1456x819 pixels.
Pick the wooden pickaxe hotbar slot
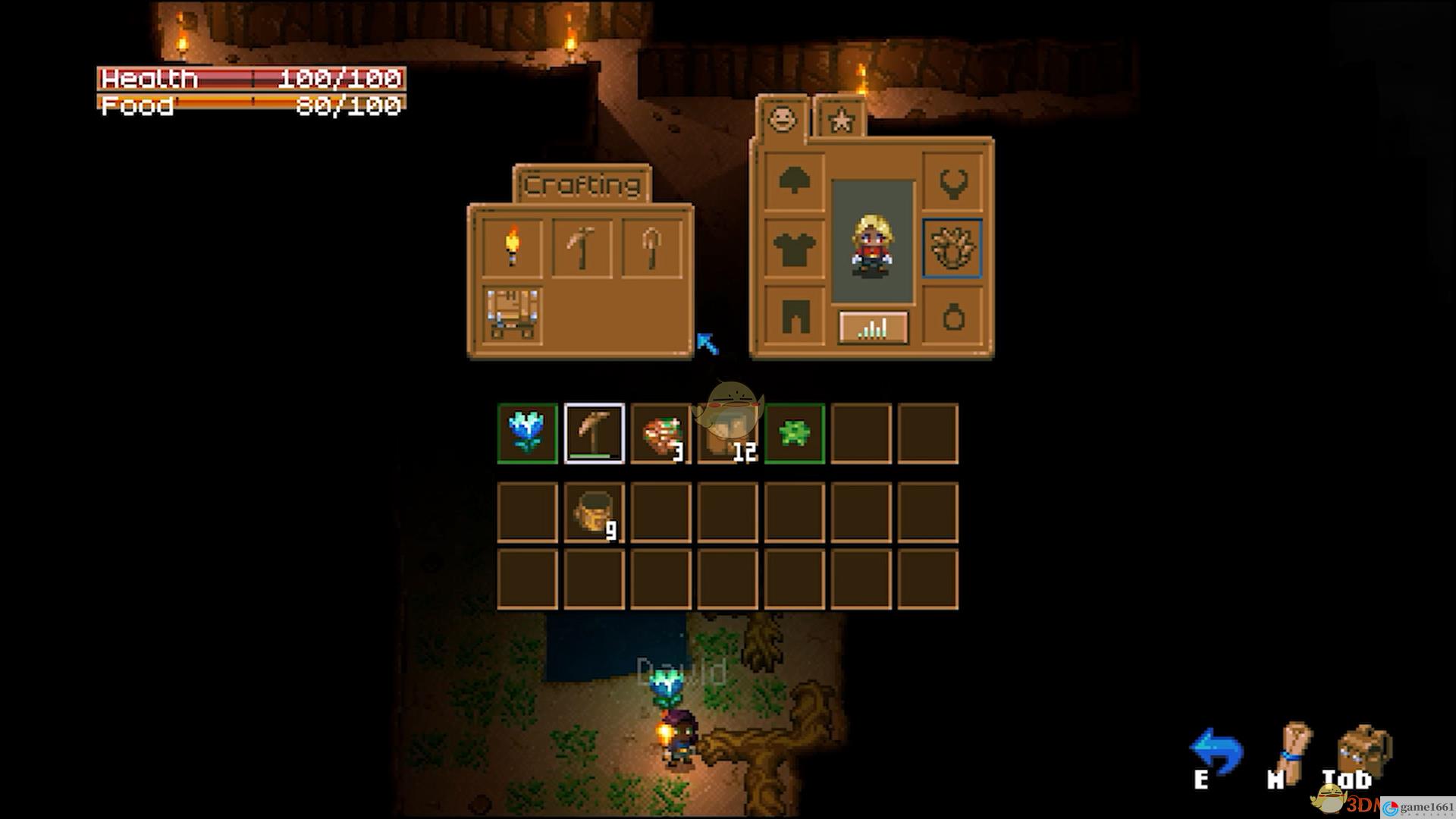[x=594, y=433]
